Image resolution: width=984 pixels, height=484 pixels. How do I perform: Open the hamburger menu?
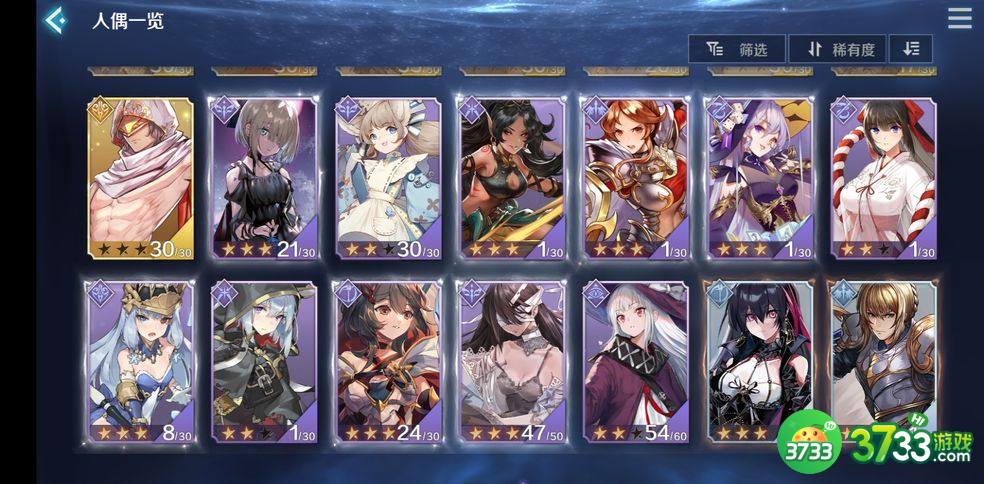[959, 19]
